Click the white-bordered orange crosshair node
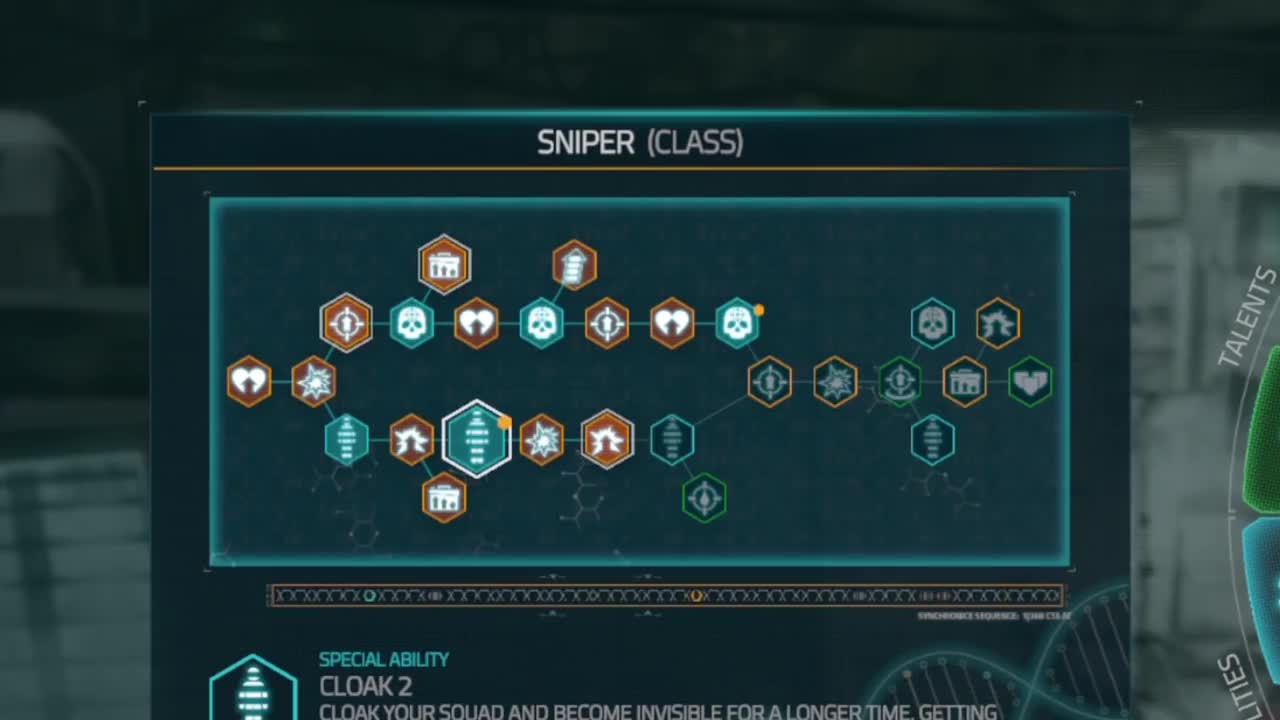Image resolution: width=1280 pixels, height=720 pixels. [x=346, y=323]
